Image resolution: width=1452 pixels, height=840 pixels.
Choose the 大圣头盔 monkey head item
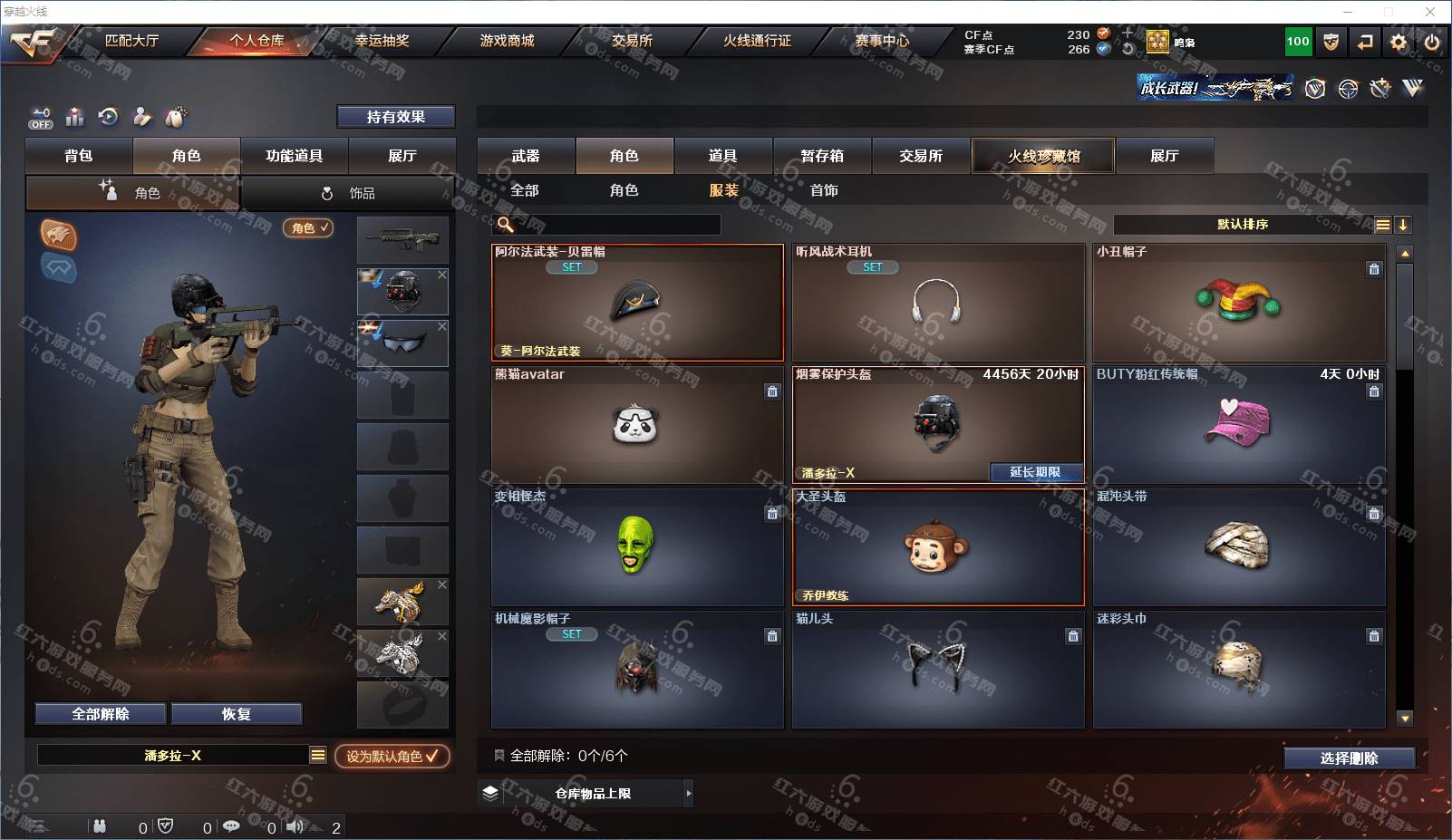[937, 547]
